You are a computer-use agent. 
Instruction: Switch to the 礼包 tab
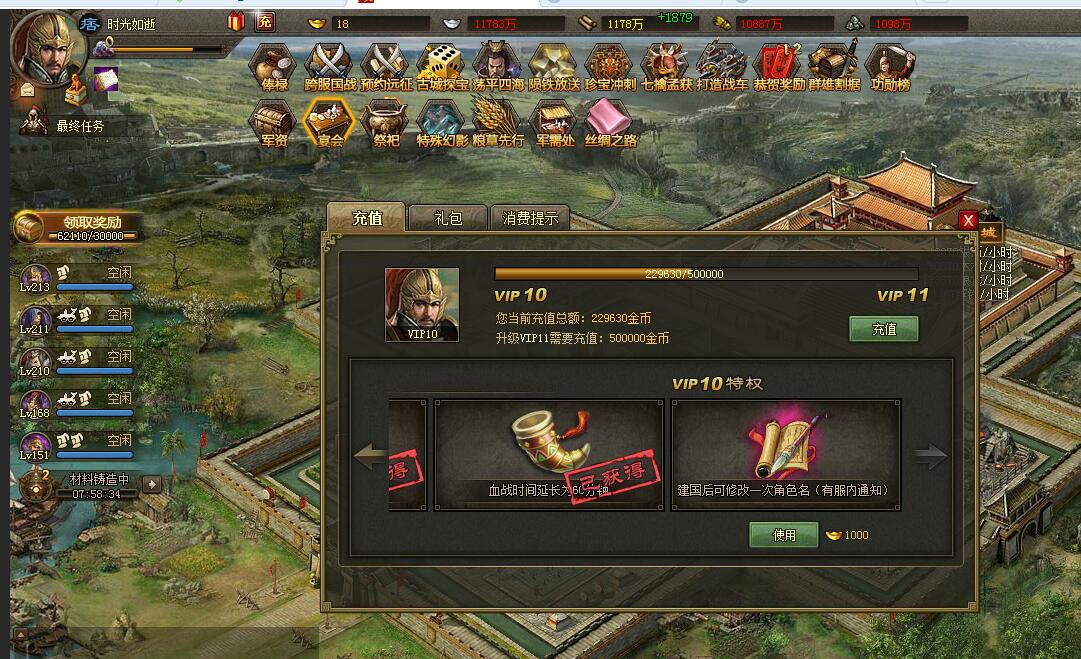point(448,218)
